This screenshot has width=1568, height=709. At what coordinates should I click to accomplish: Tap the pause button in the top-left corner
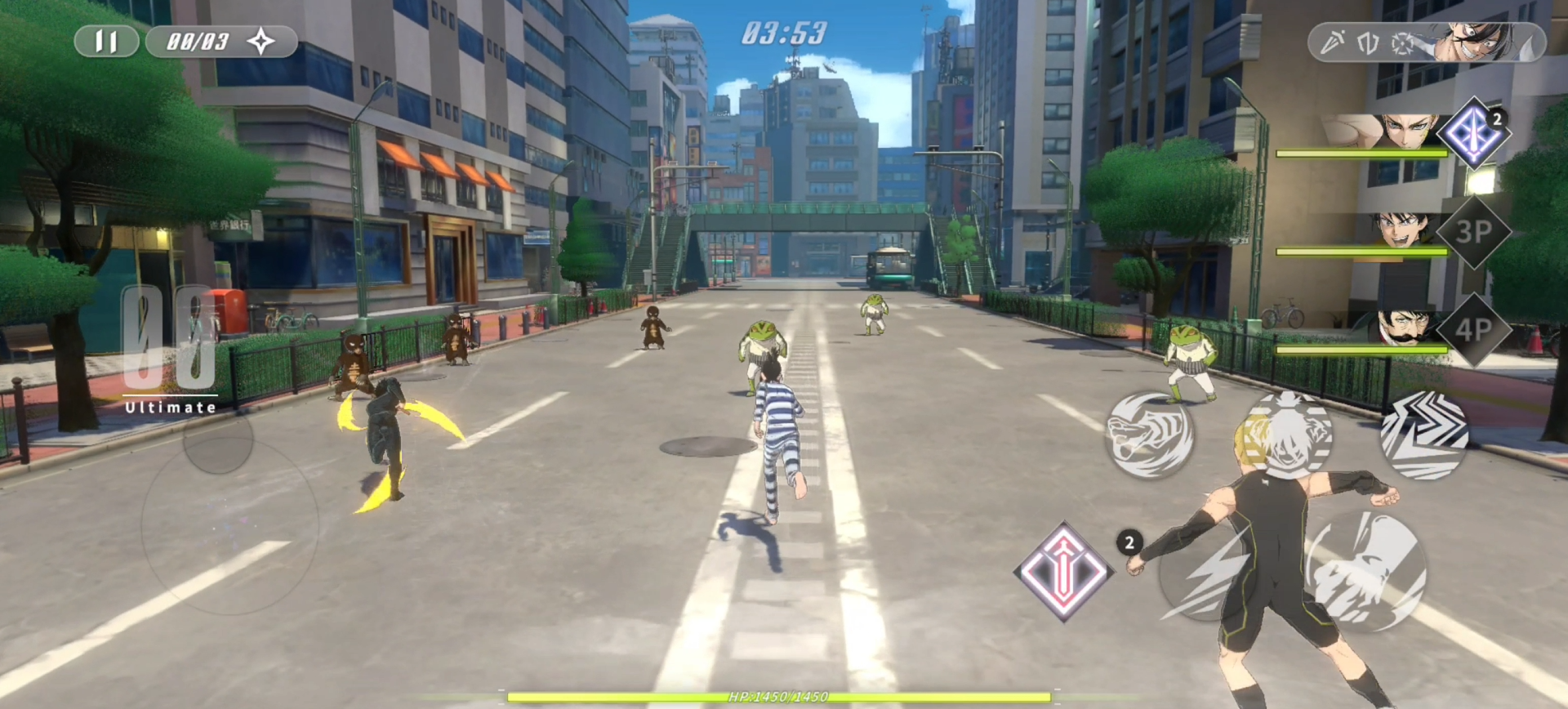105,41
